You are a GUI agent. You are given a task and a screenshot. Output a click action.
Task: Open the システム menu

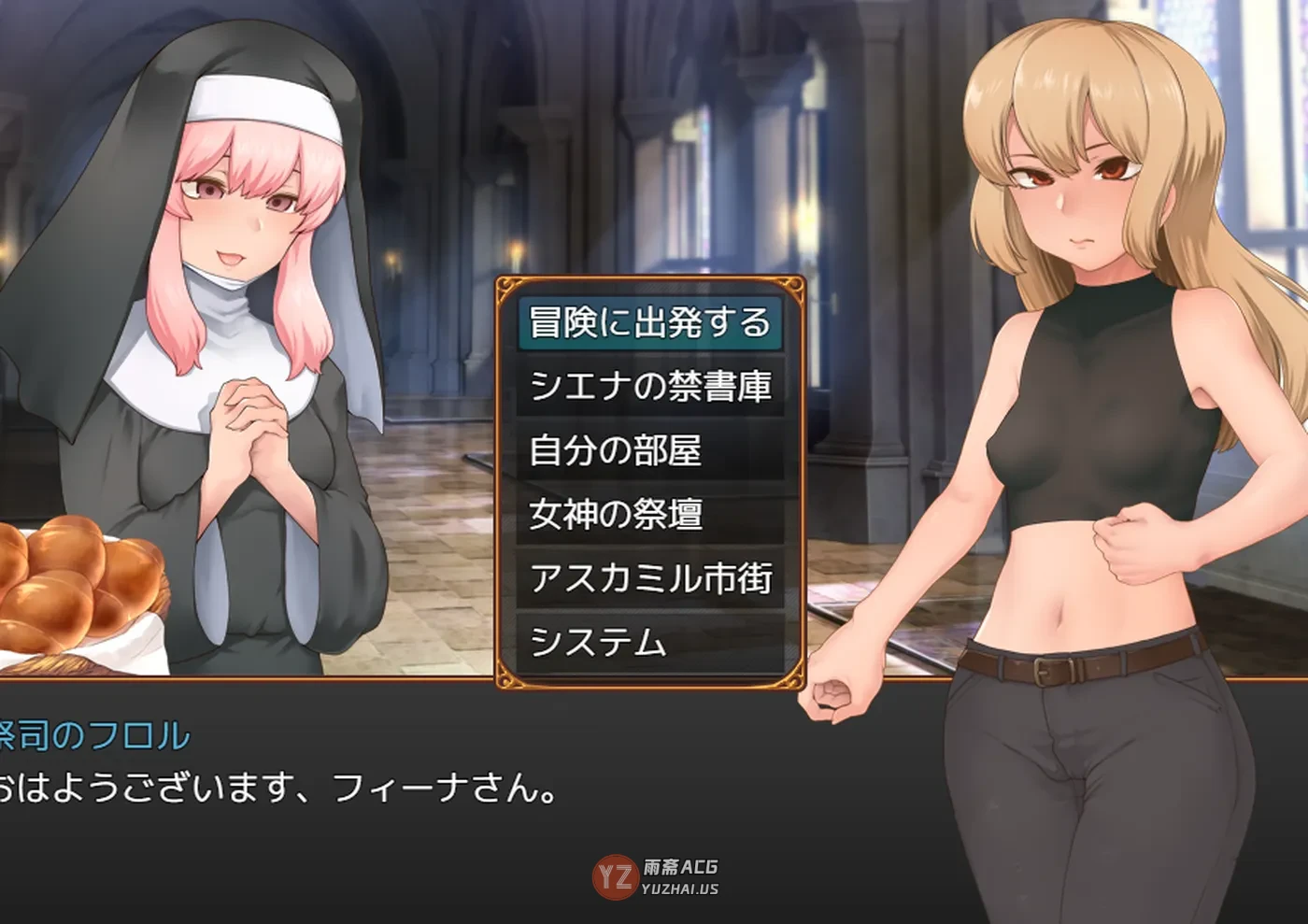pos(649,642)
